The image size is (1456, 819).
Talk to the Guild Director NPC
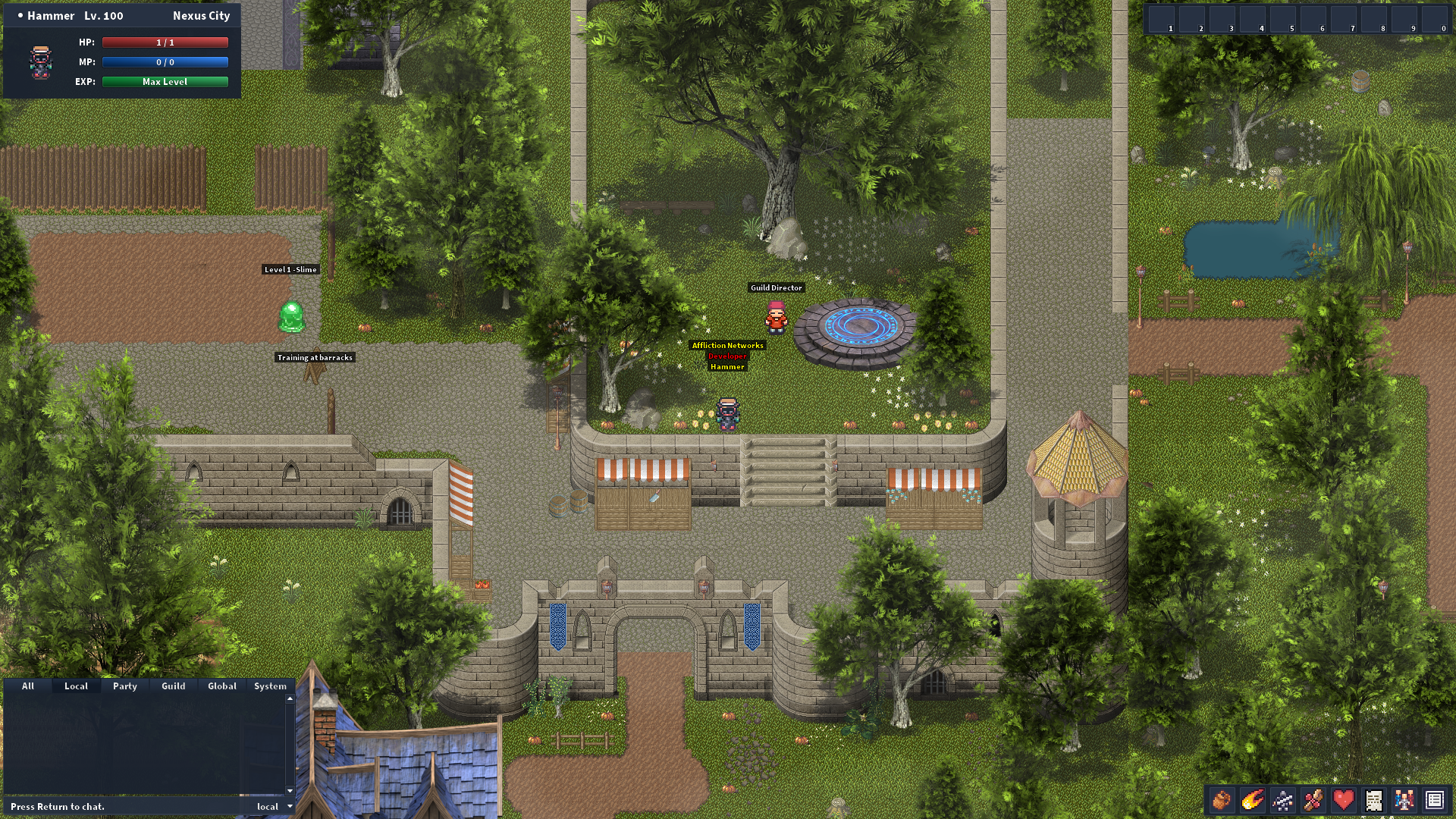(x=776, y=318)
